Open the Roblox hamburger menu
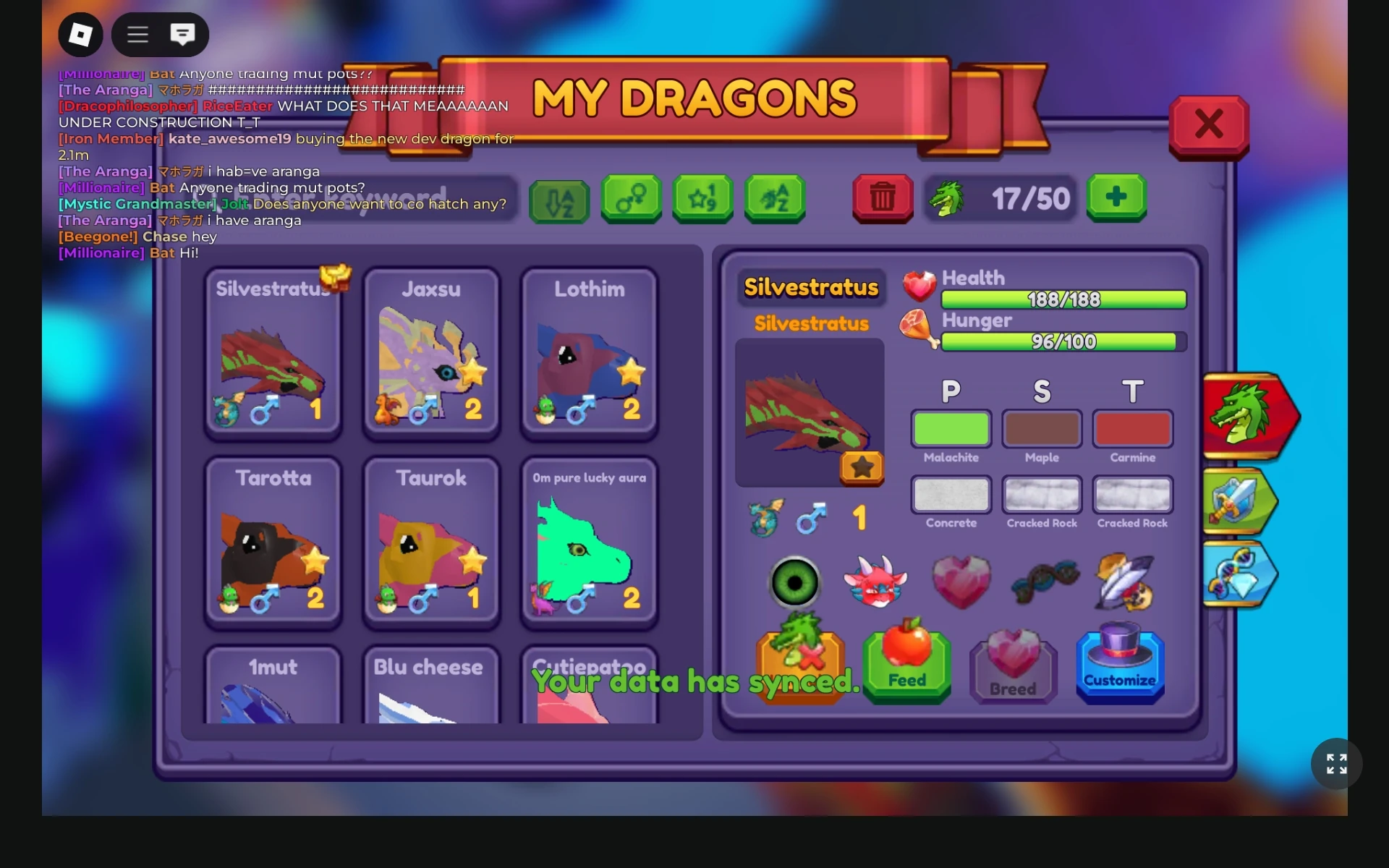The height and width of the screenshot is (868, 1389). click(137, 34)
